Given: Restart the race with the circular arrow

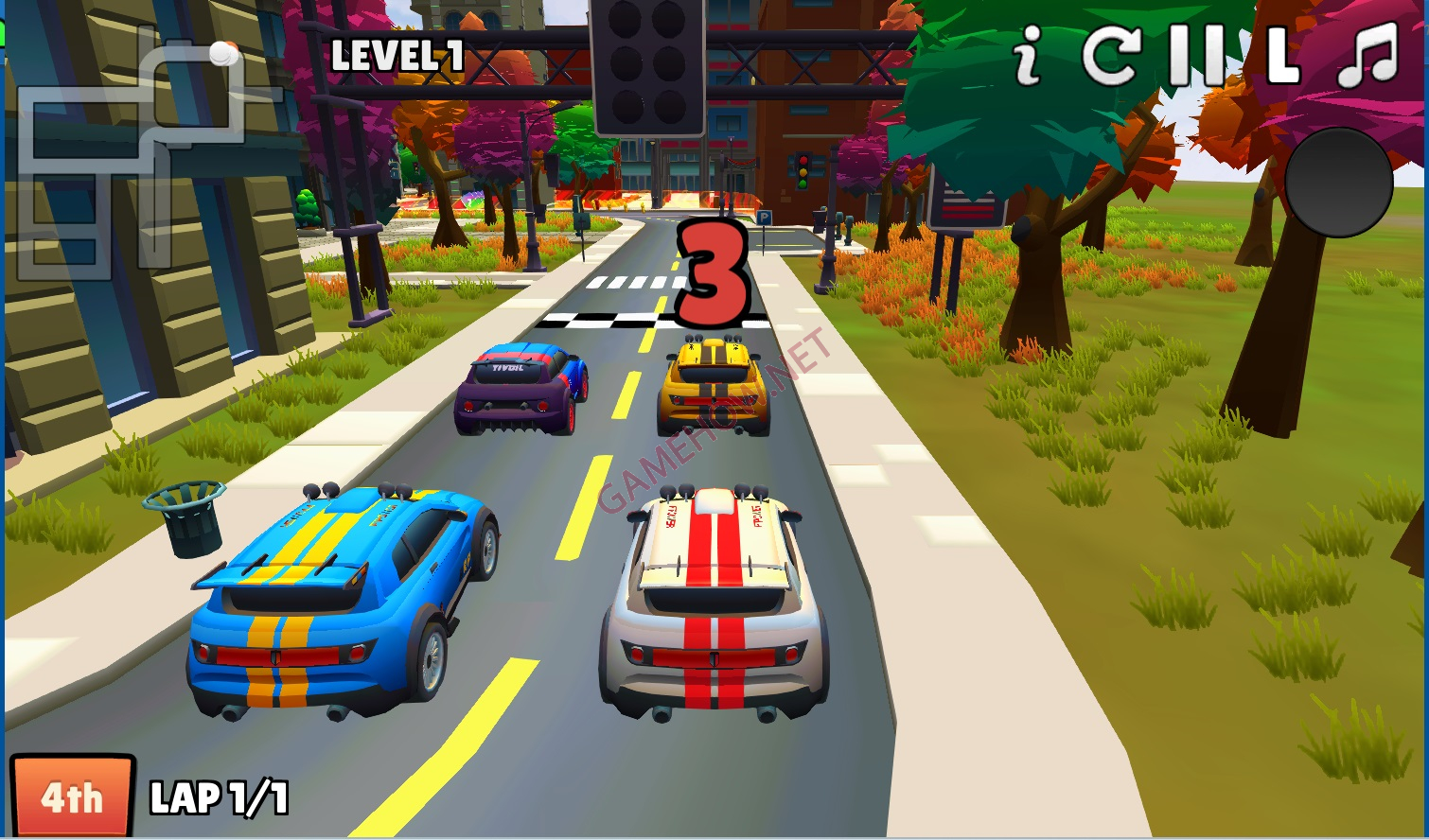Looking at the screenshot, I should click(1110, 55).
